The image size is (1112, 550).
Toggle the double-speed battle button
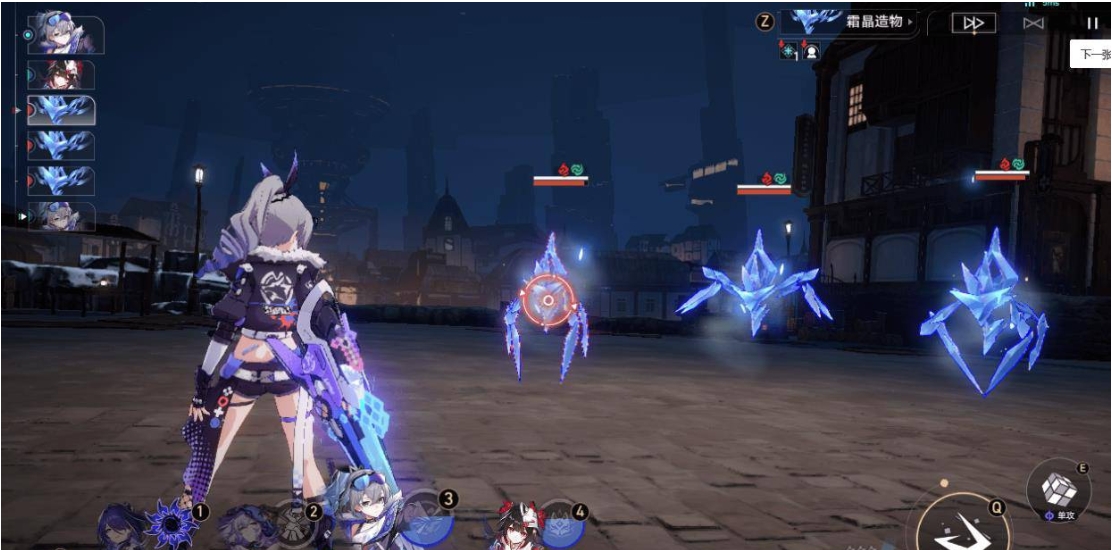tap(972, 23)
